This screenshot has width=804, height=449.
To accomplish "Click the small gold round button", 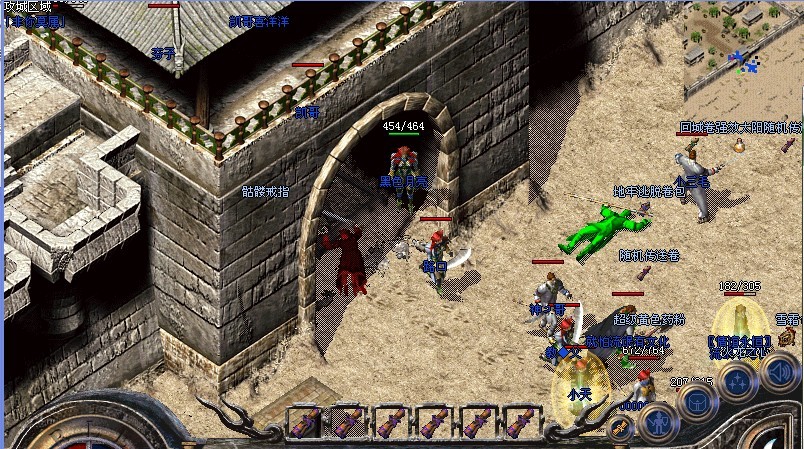I will click(620, 428).
